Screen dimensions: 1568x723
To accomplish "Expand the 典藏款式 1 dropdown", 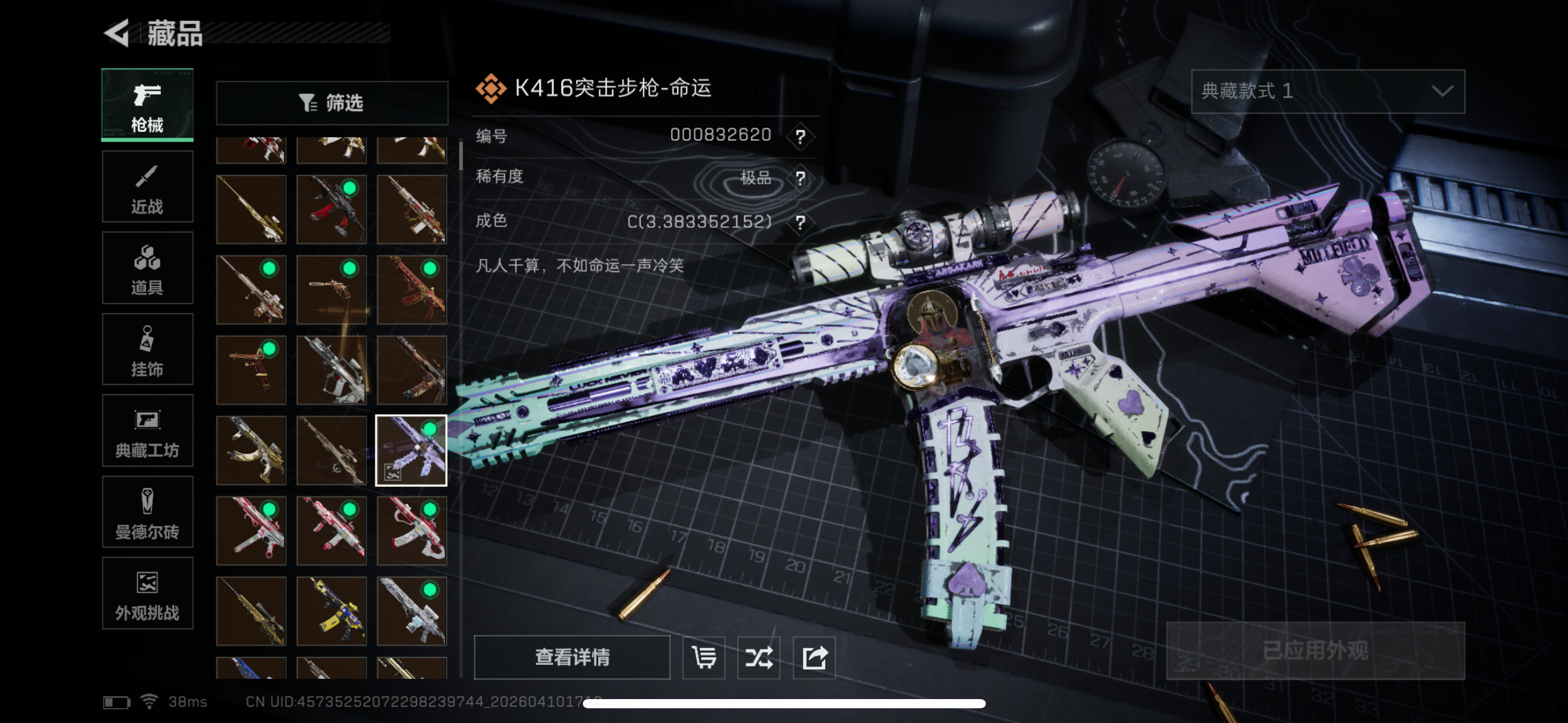I will (1328, 91).
